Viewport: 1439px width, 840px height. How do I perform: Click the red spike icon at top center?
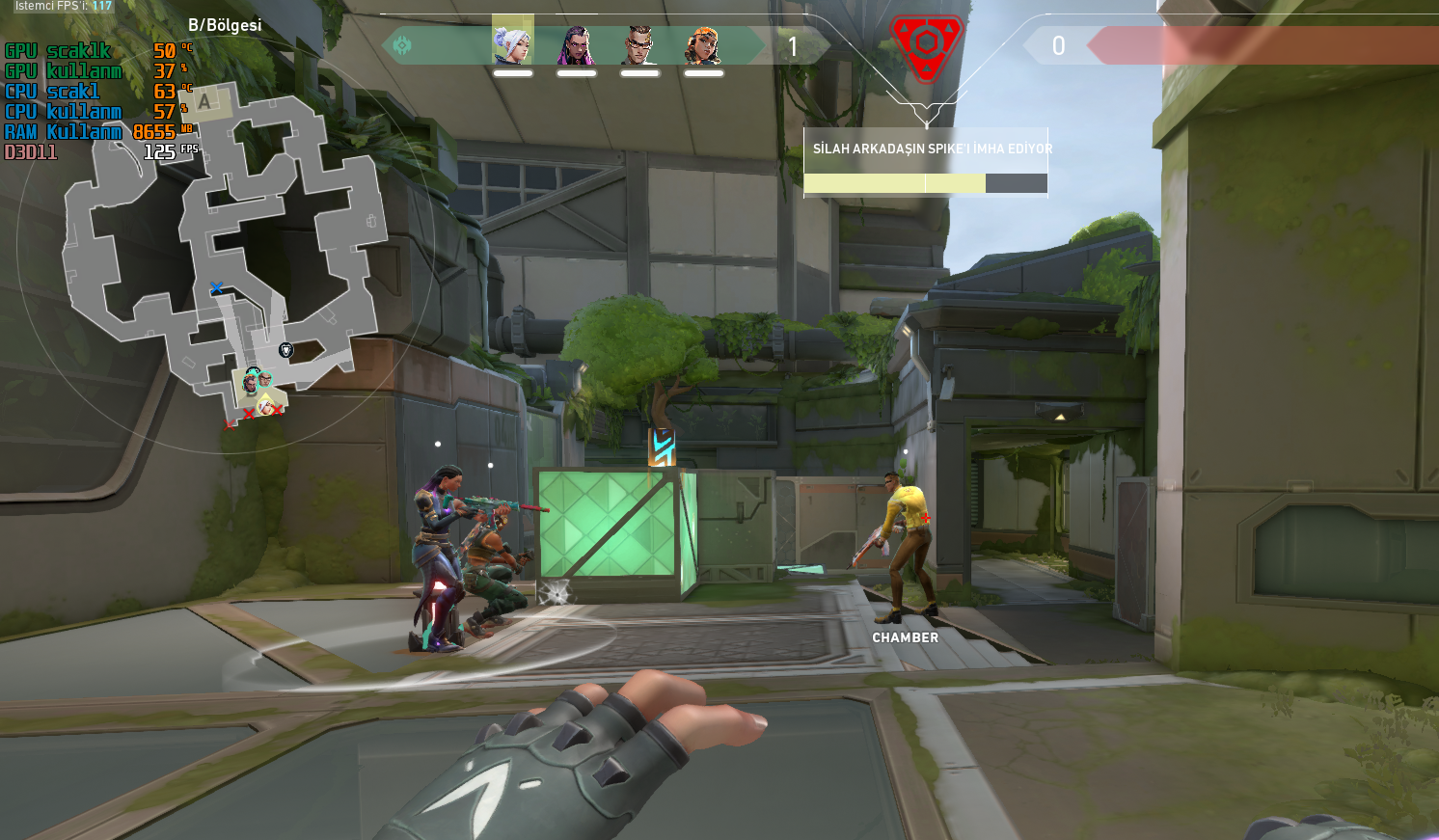tap(926, 44)
